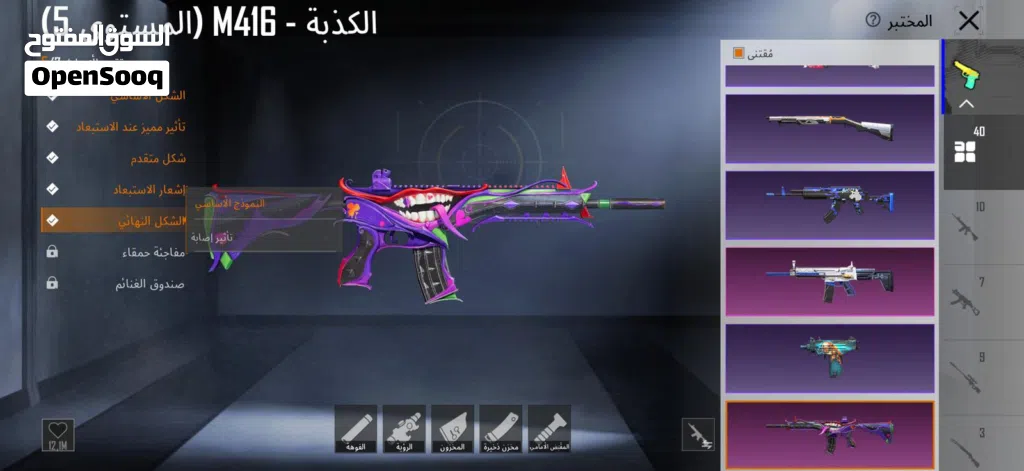1024x471 pixels.
Task: Pick the teal submachine gun skin
Action: (829, 357)
